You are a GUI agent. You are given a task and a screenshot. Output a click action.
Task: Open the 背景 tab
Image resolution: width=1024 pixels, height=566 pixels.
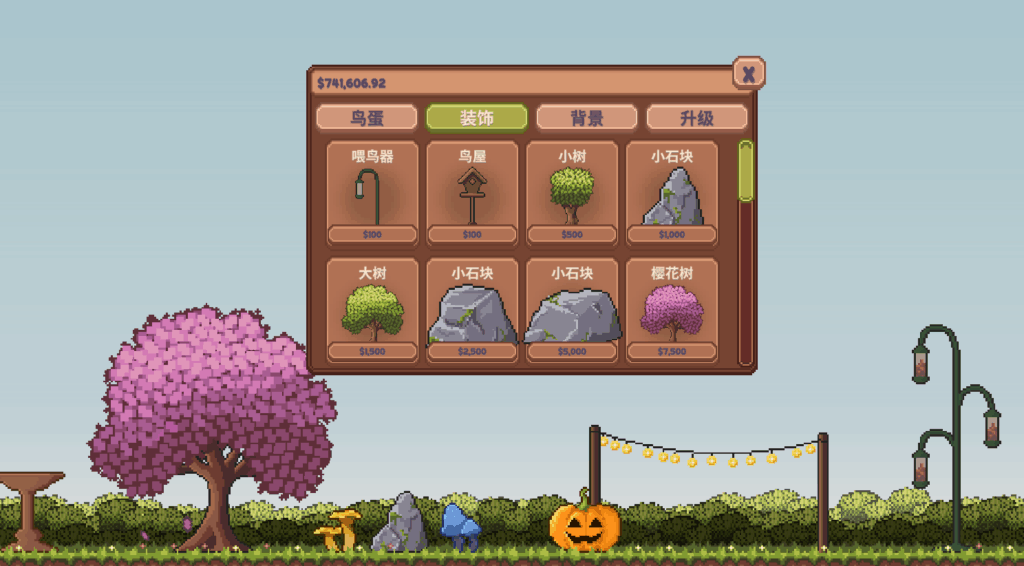coord(586,118)
